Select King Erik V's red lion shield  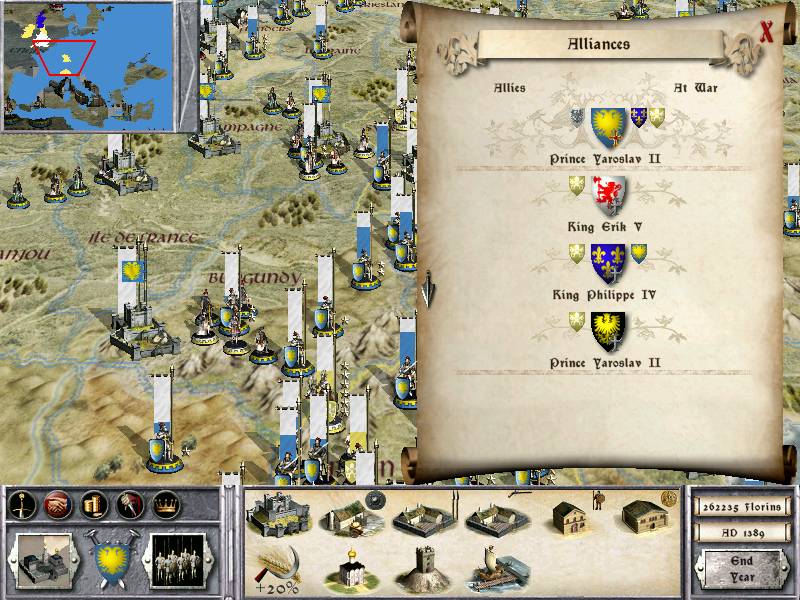(609, 197)
